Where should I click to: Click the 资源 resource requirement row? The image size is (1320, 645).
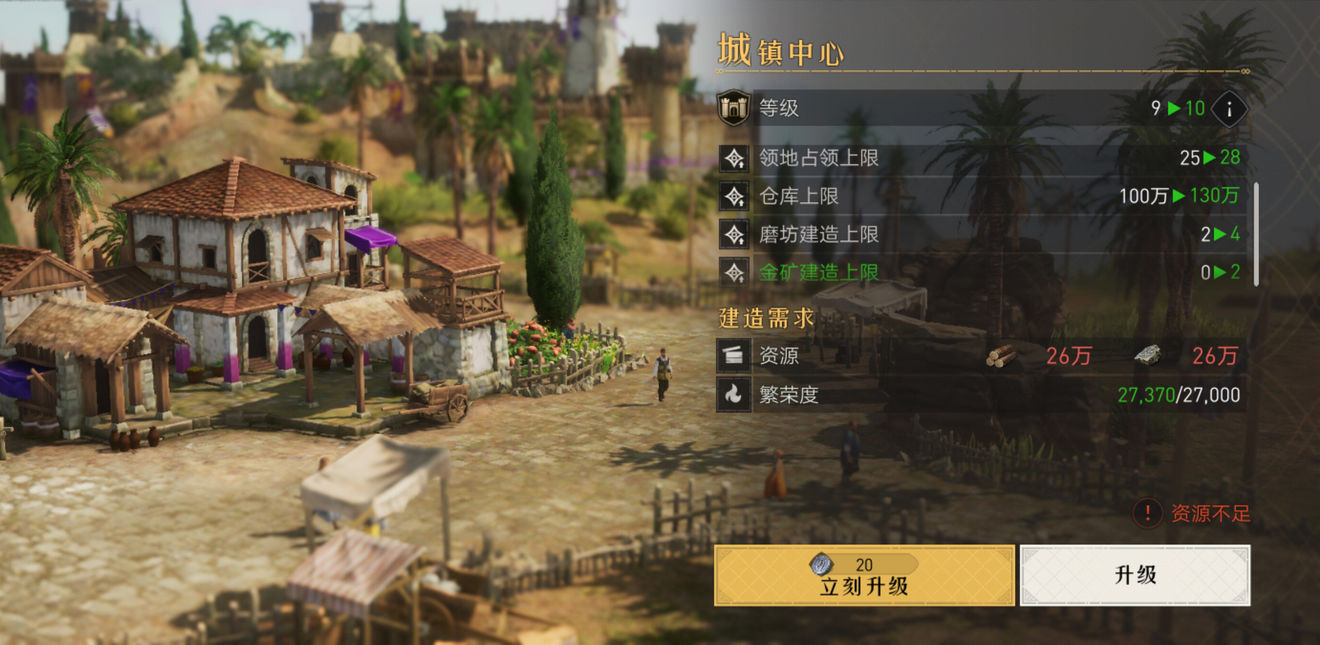(982, 356)
